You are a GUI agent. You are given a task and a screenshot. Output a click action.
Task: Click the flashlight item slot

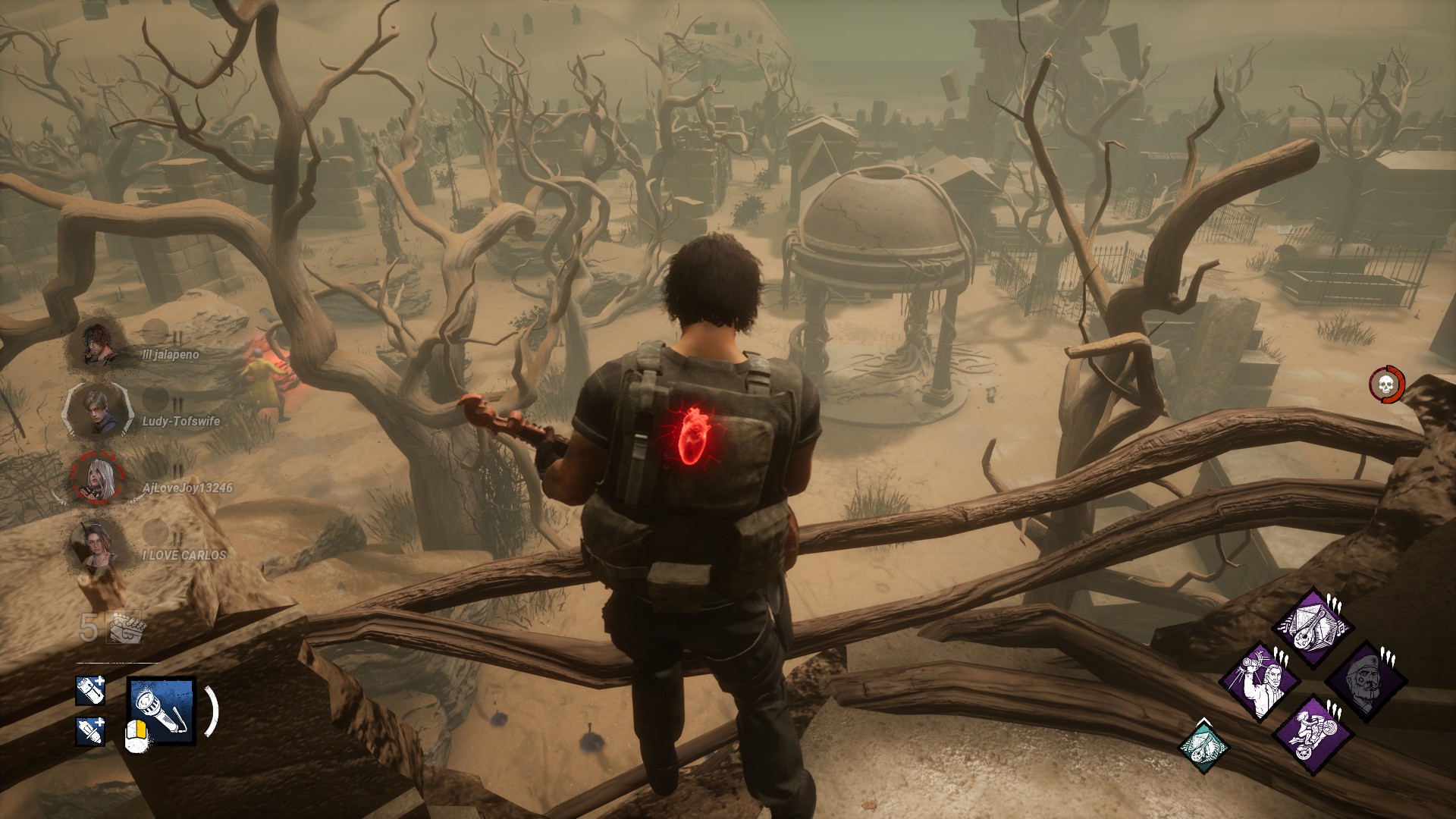point(162,711)
